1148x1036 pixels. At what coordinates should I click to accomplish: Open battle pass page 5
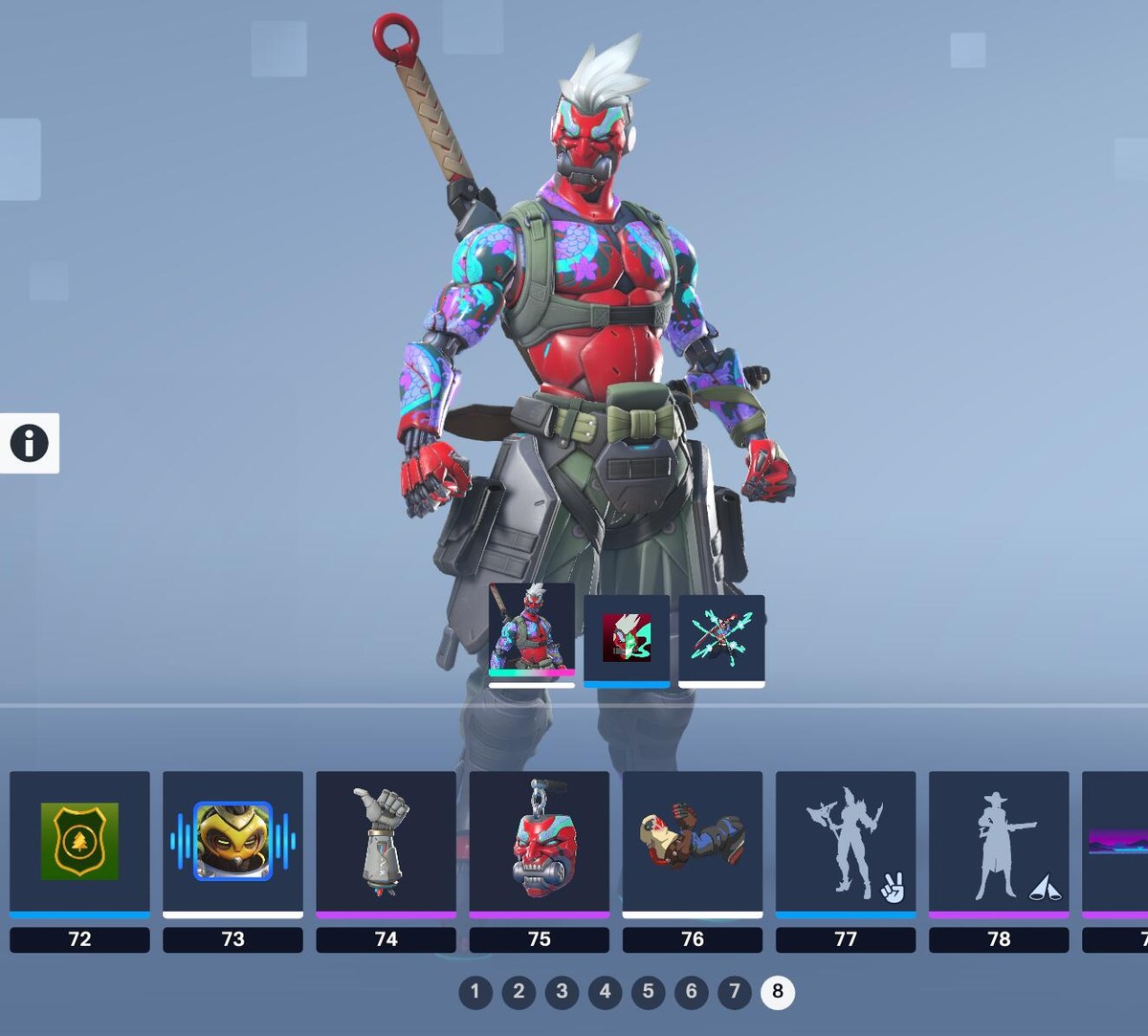coord(648,992)
